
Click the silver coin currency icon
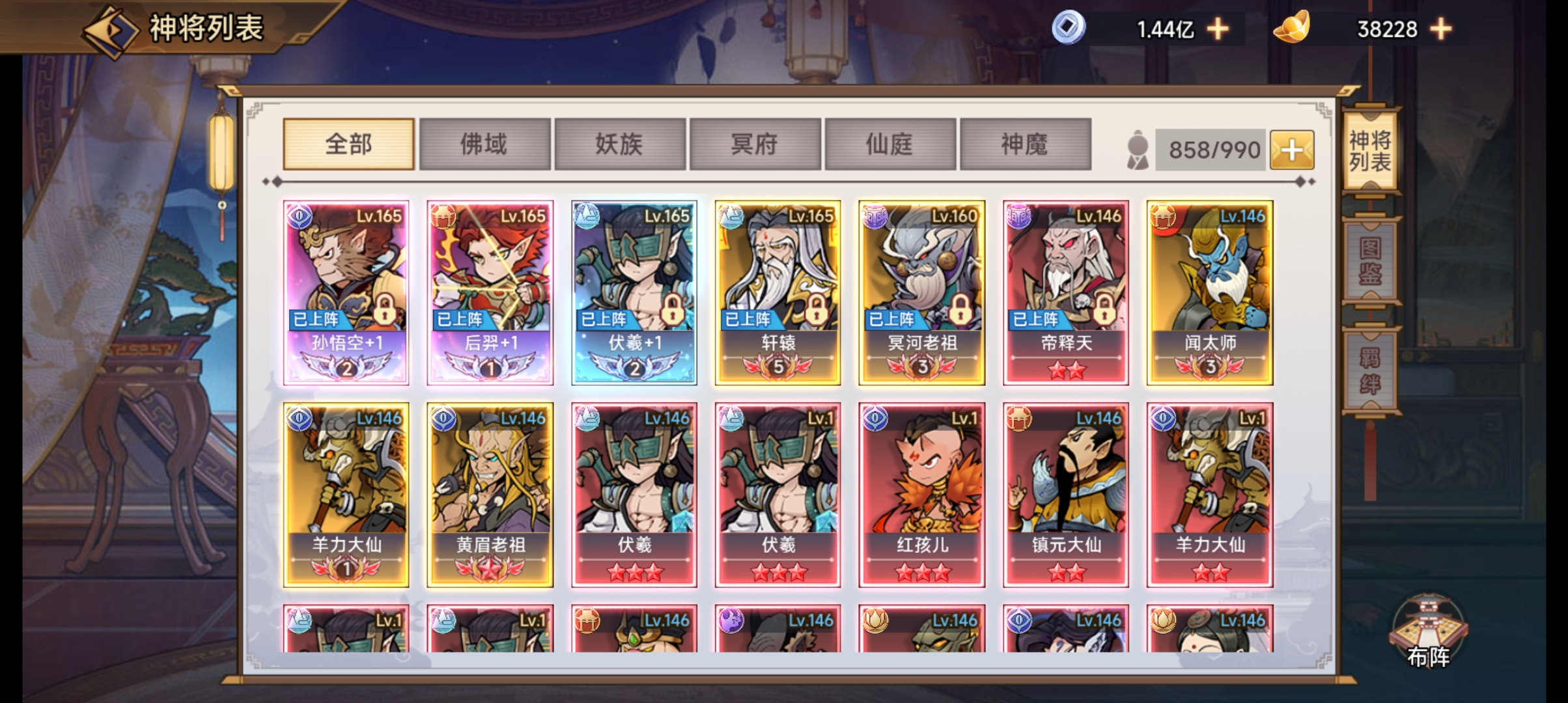click(1068, 28)
